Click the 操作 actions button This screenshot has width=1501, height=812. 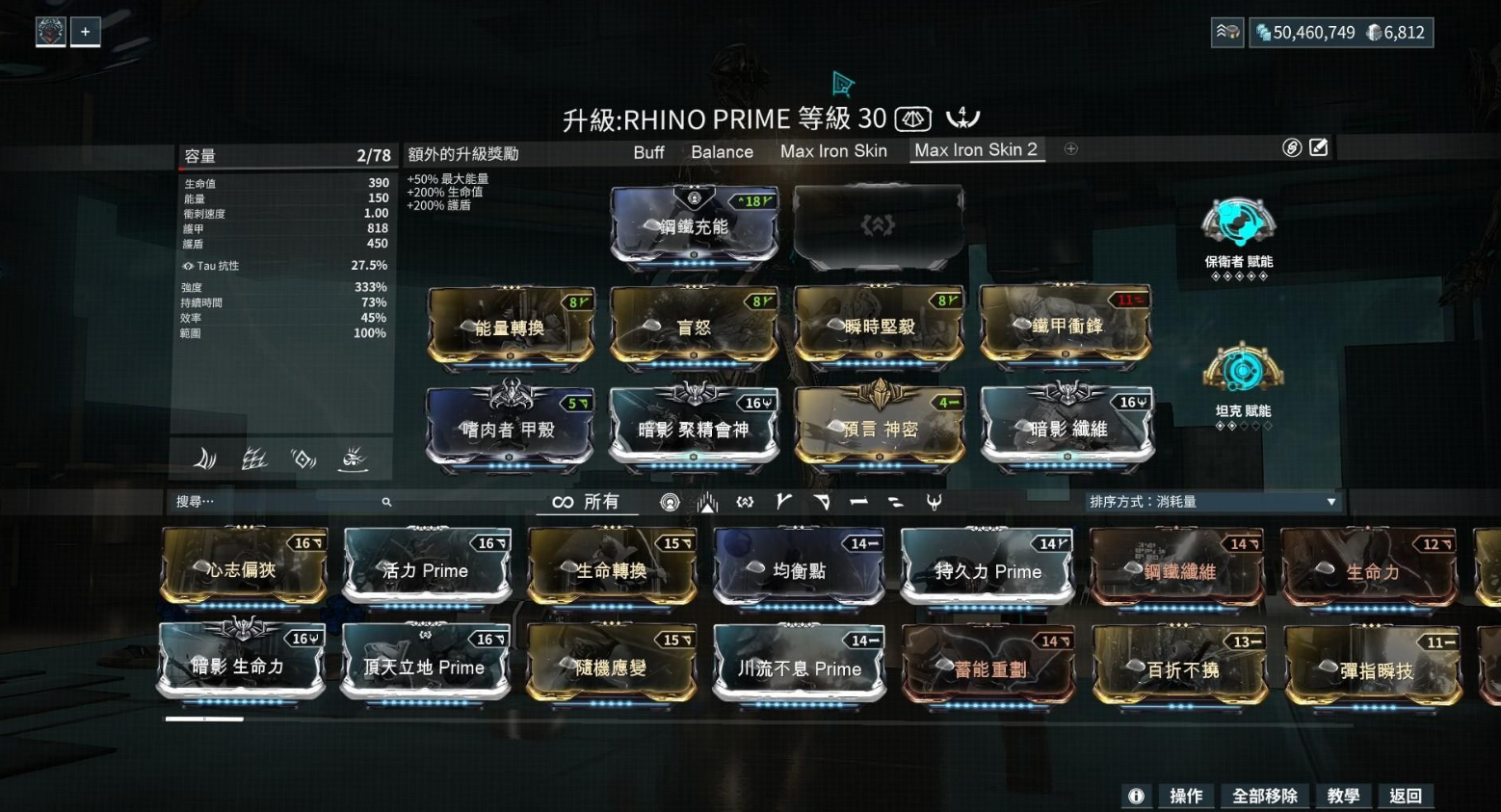point(1185,796)
